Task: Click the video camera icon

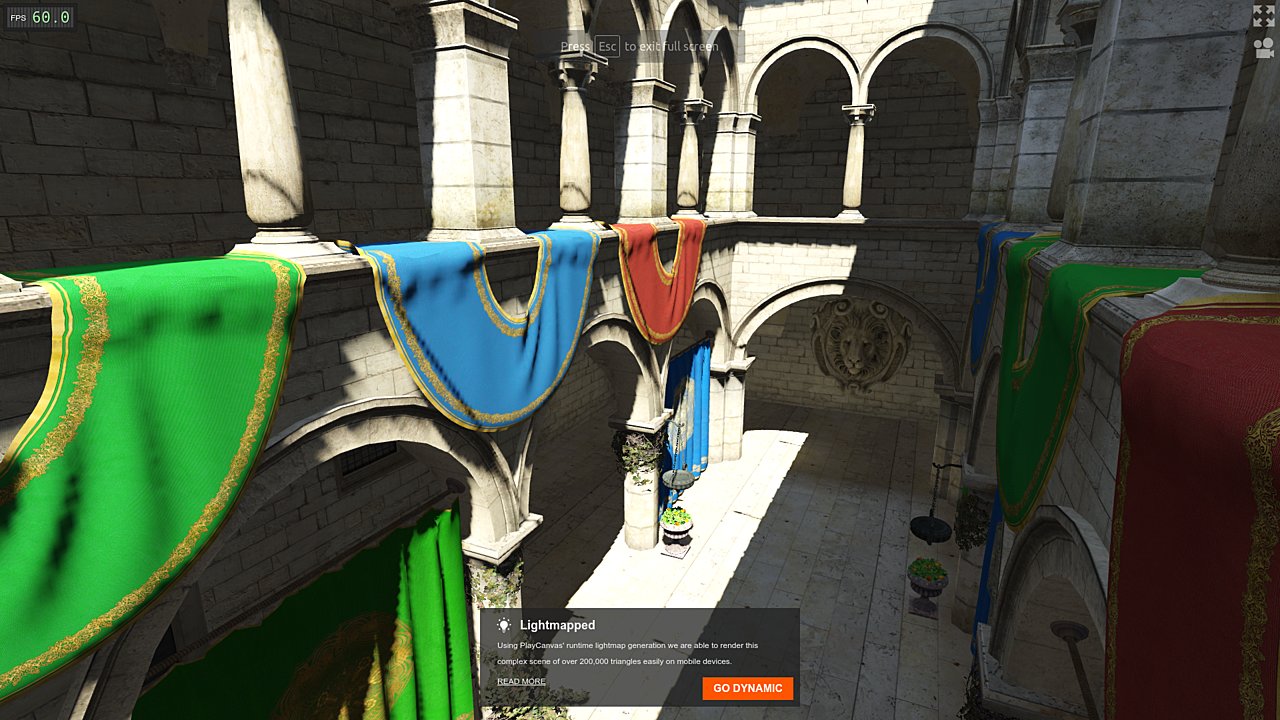Action: pyautogui.click(x=1264, y=47)
